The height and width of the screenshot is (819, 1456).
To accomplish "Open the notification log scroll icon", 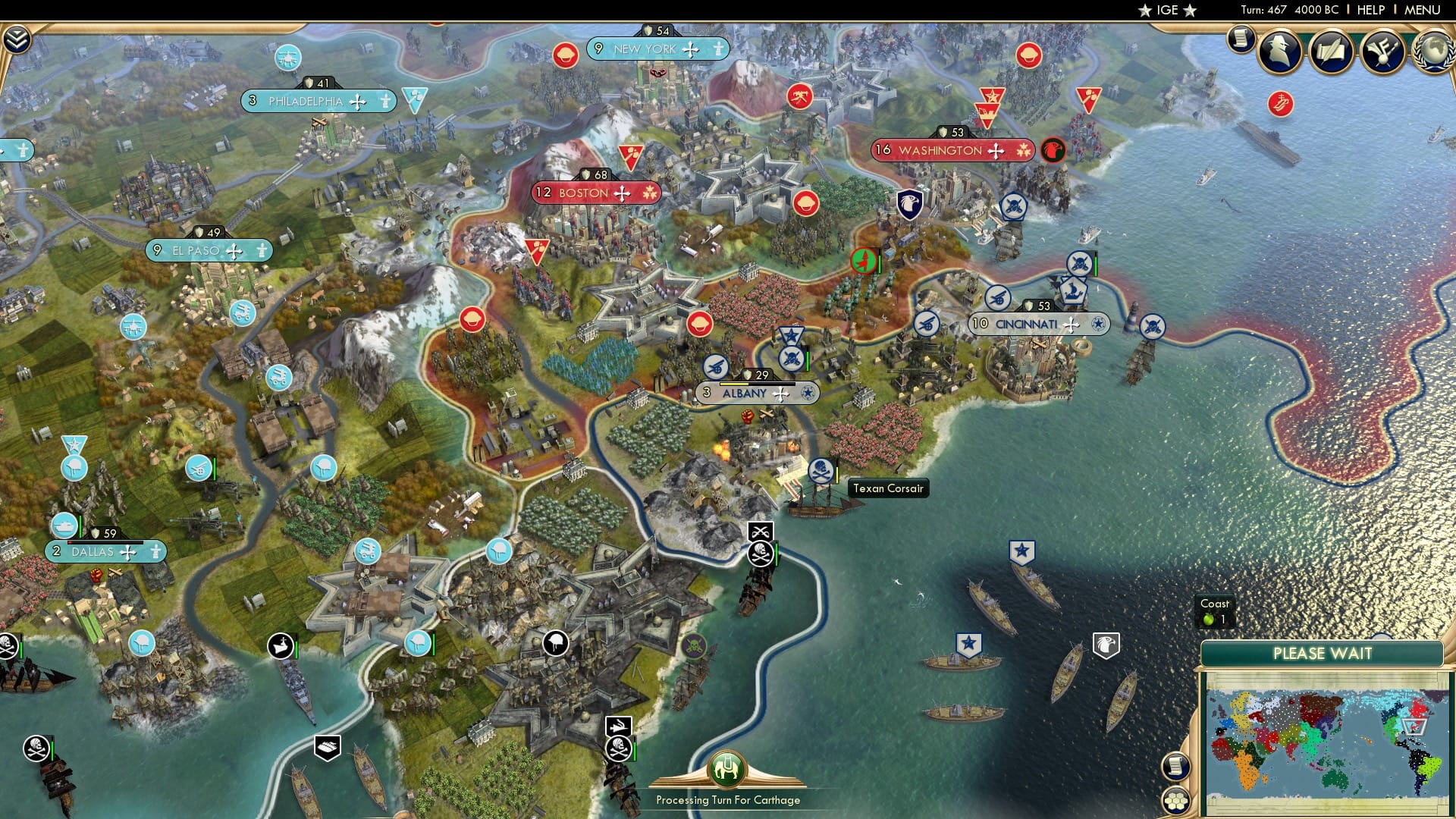I will point(1241,38).
